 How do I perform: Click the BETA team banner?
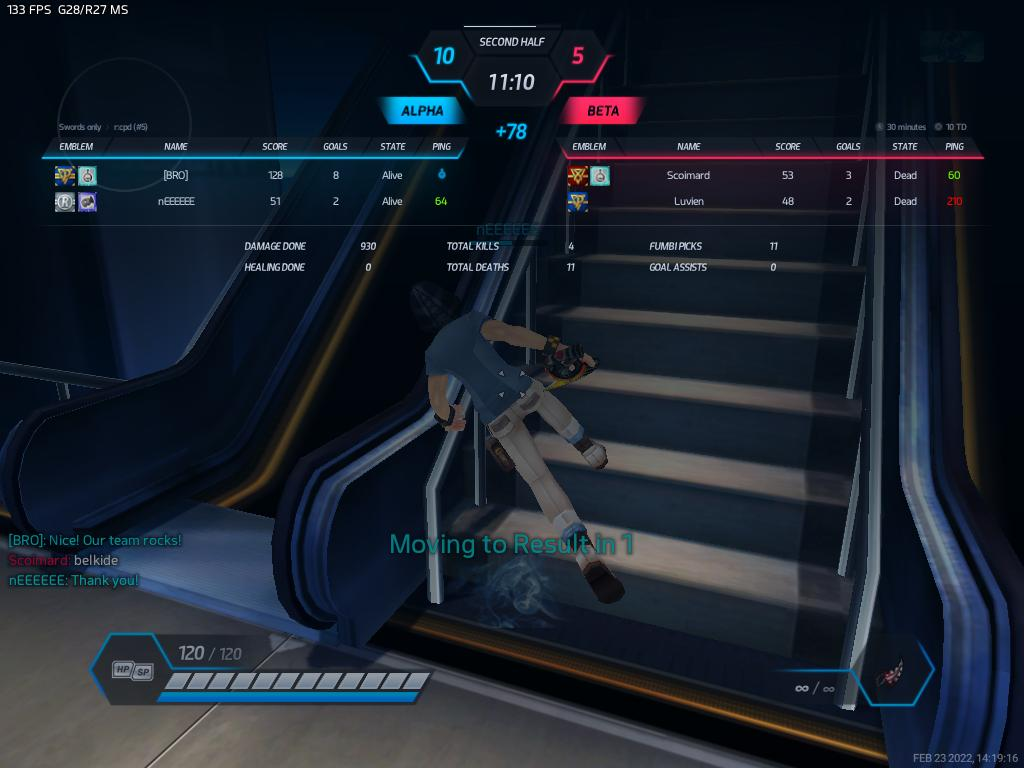coord(603,111)
